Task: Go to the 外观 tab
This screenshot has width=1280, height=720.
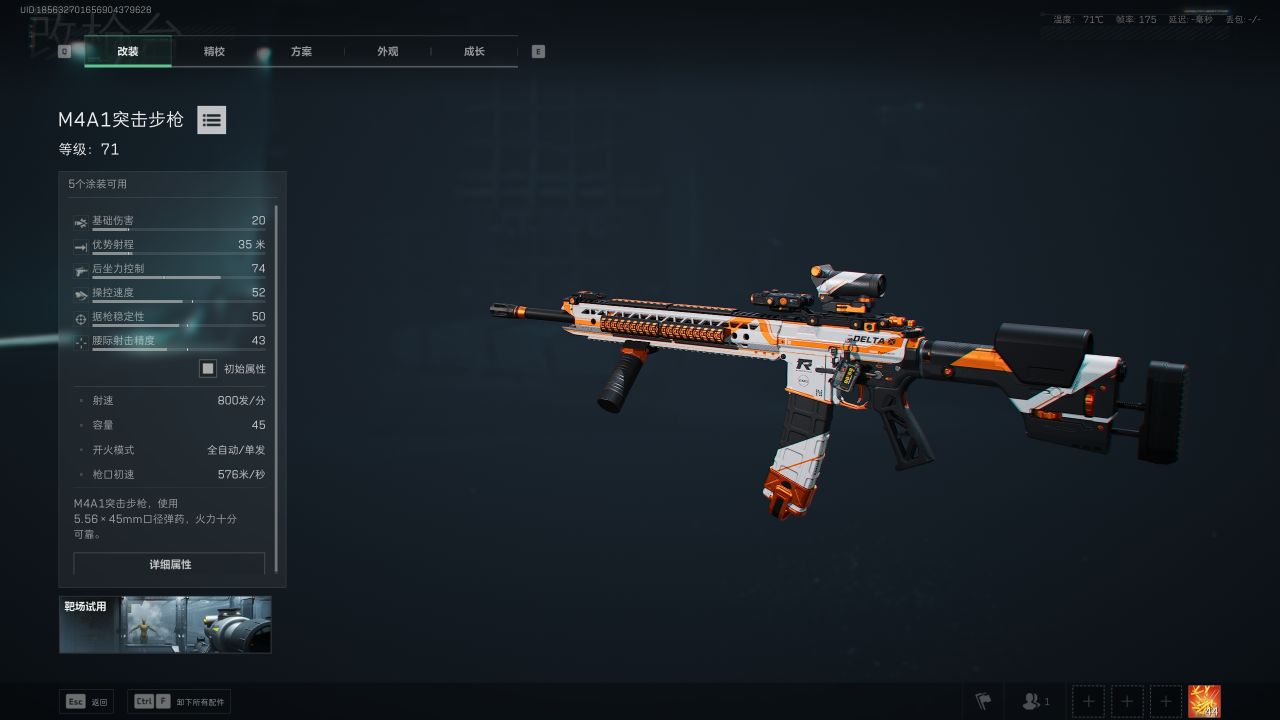Action: (388, 51)
